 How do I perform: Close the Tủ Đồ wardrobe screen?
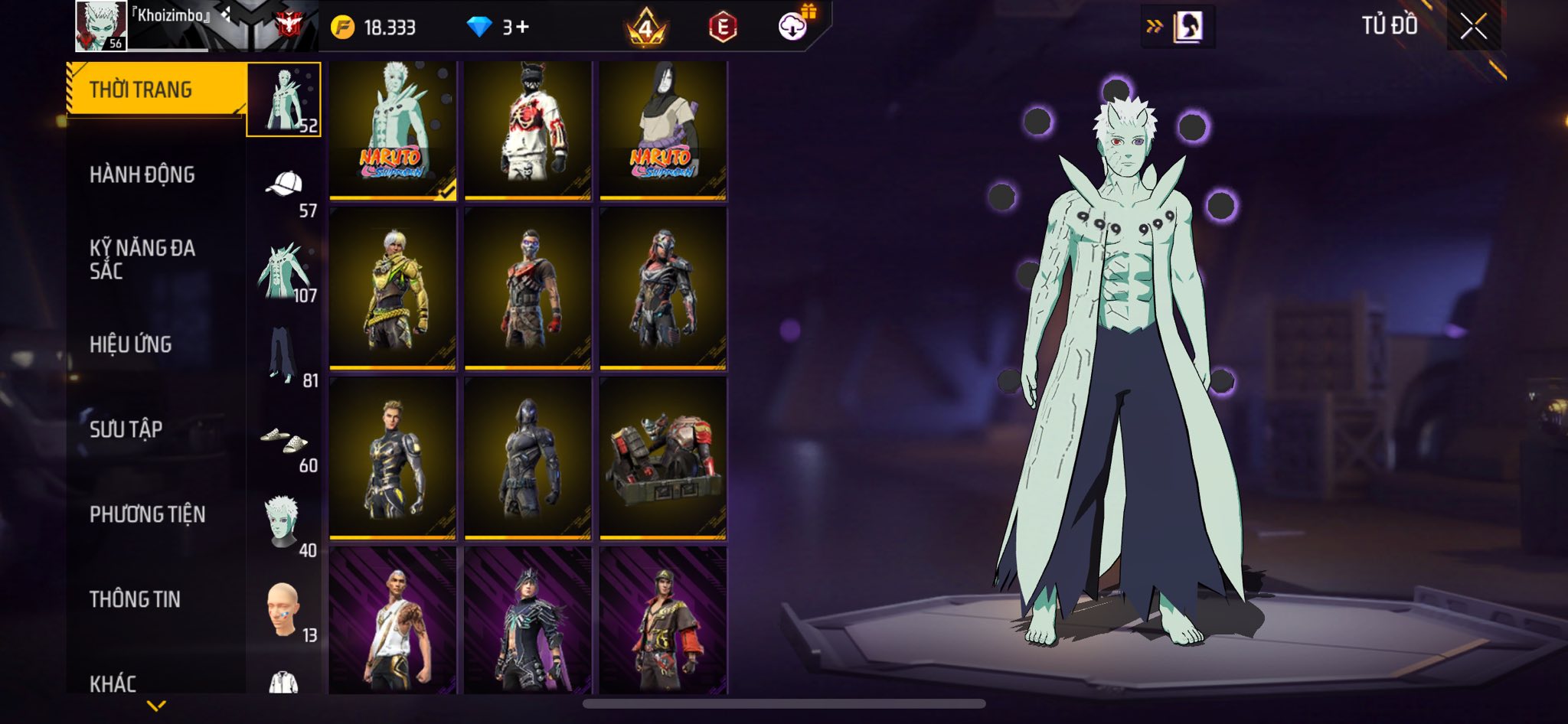[x=1473, y=28]
